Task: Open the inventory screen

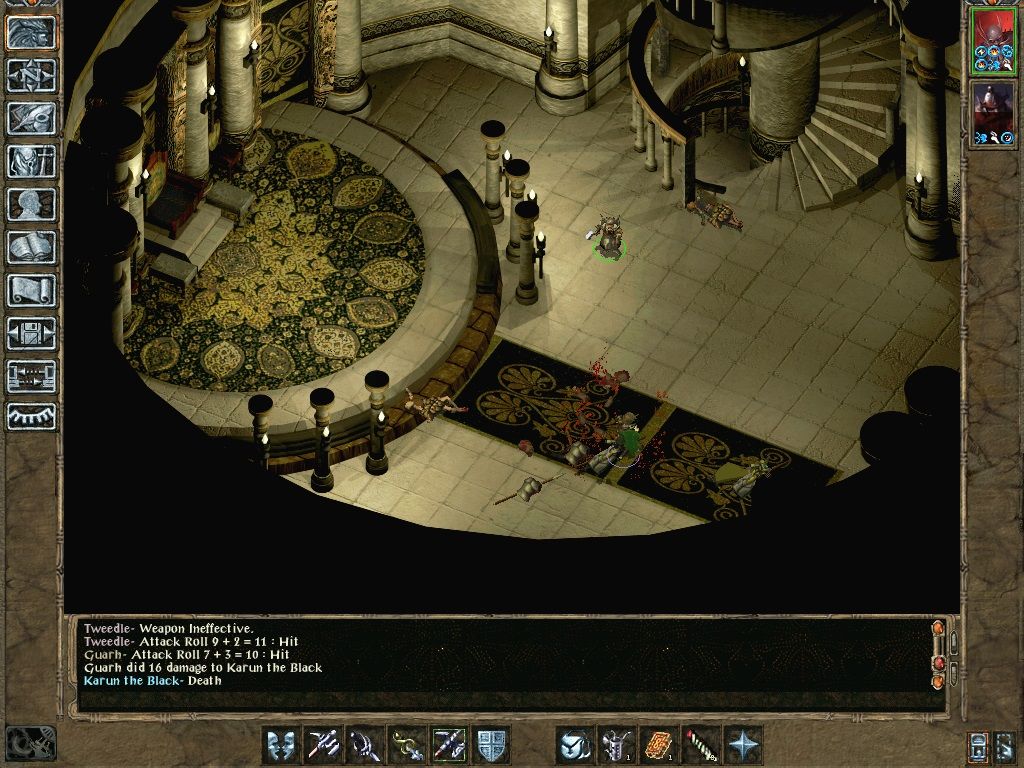Action: click(x=30, y=161)
